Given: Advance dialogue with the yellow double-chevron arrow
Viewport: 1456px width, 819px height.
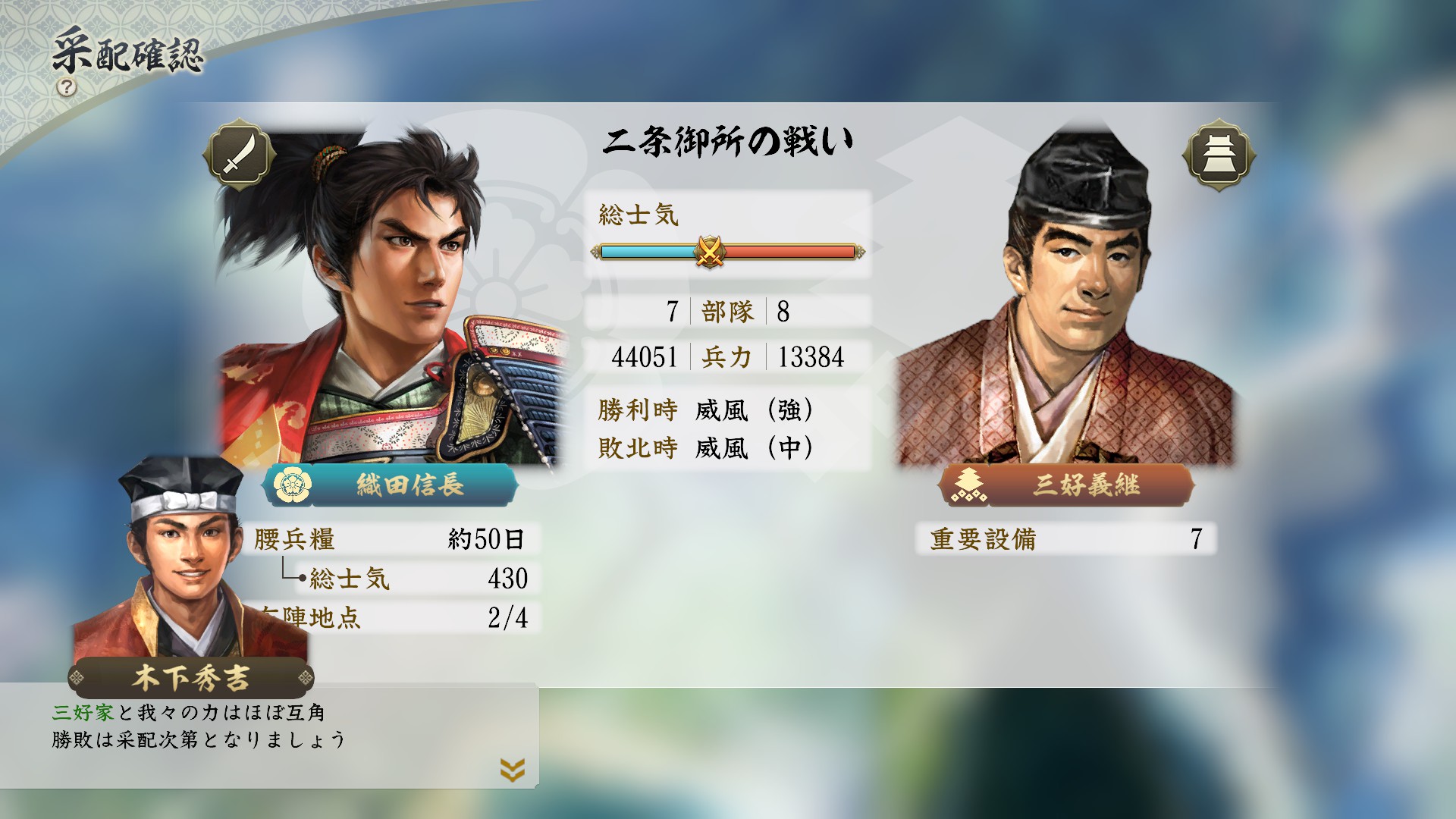Looking at the screenshot, I should pos(513,770).
